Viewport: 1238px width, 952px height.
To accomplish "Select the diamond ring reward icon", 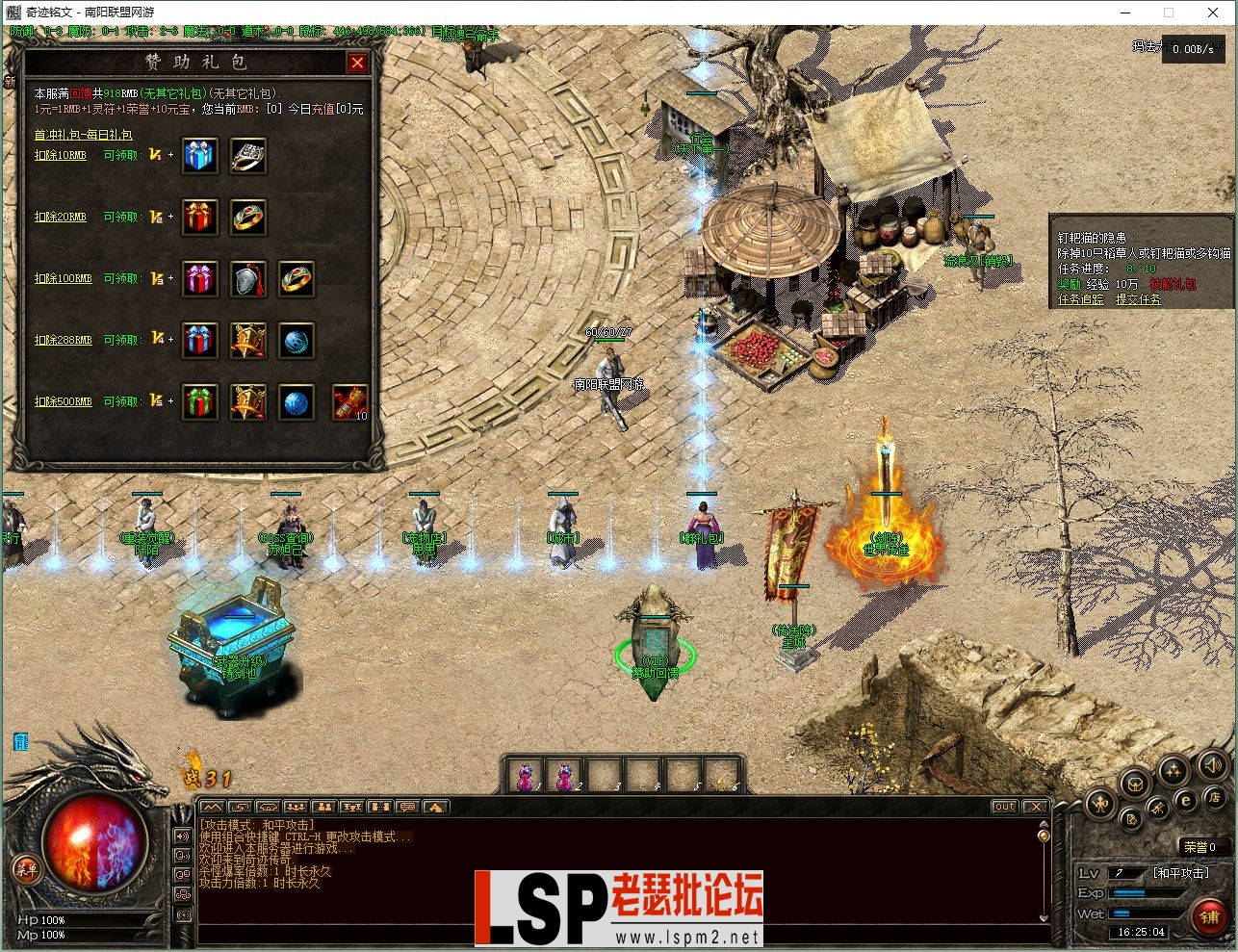I will (x=247, y=156).
